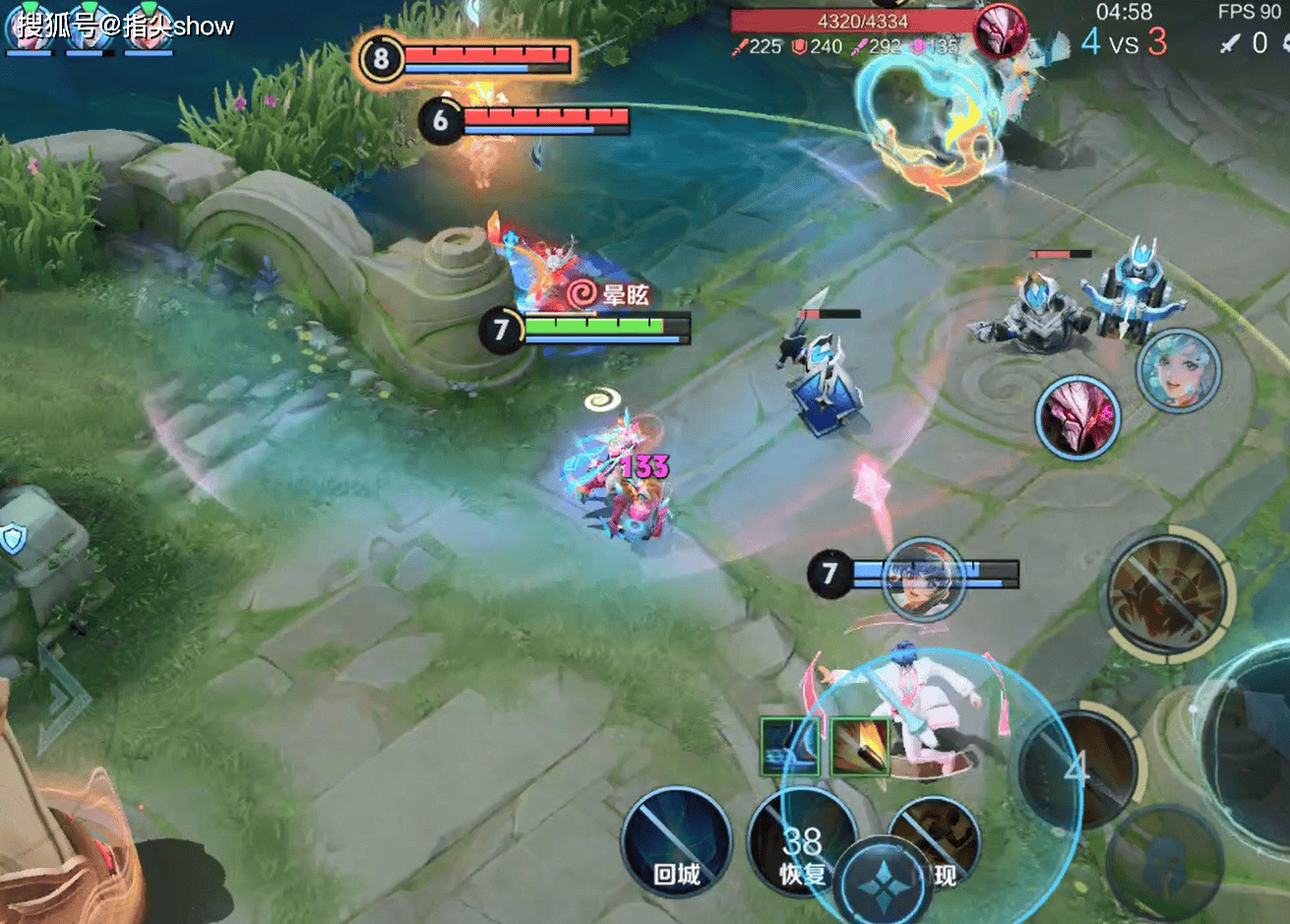Viewport: 1290px width, 924px height.
Task: Target the pink armored enemy hero portrait
Action: tap(1078, 418)
